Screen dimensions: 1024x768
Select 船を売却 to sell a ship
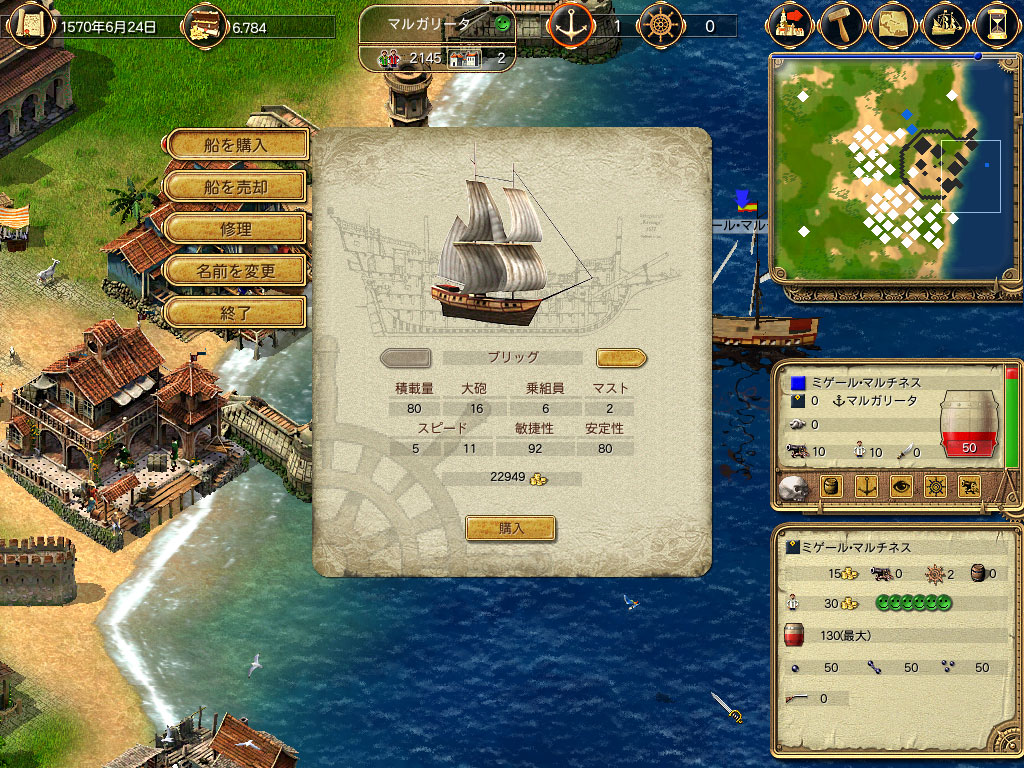[x=236, y=186]
